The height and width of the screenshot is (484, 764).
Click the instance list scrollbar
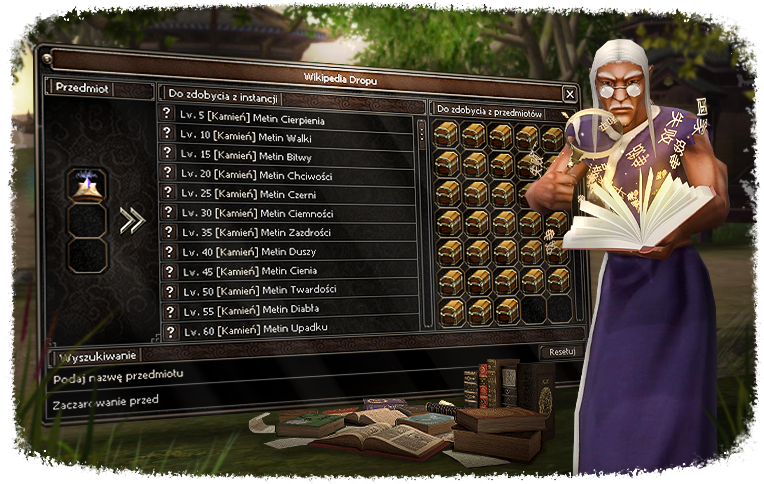pos(422,135)
